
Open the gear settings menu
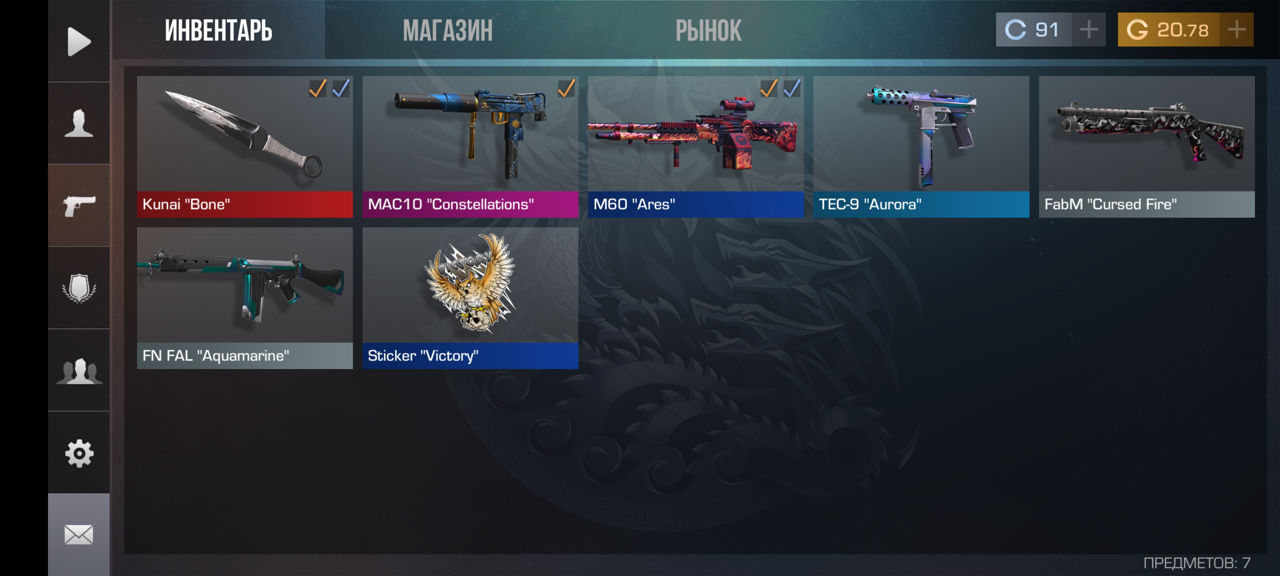coord(79,453)
